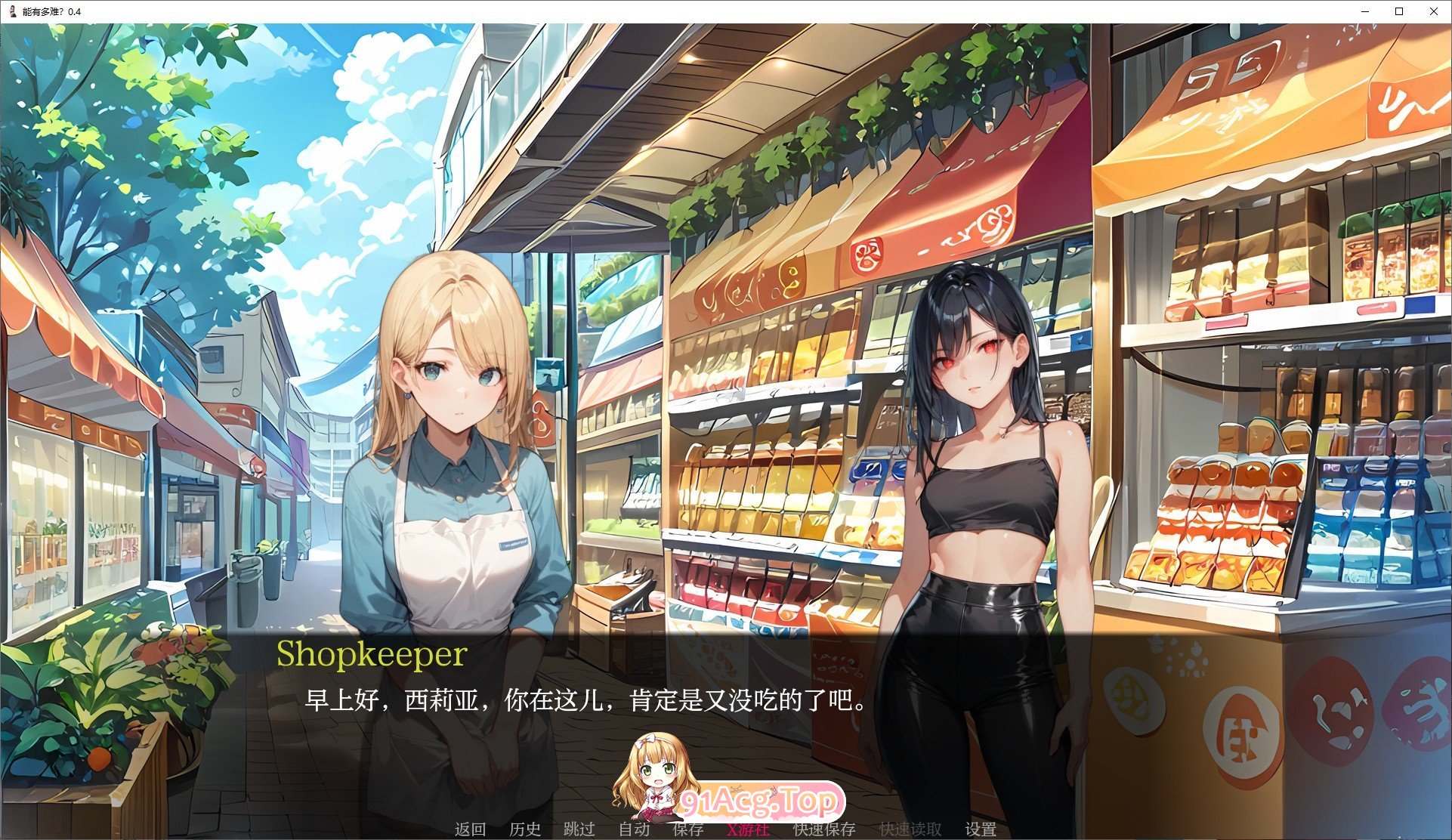Open the 历史 (History) log

(x=525, y=829)
